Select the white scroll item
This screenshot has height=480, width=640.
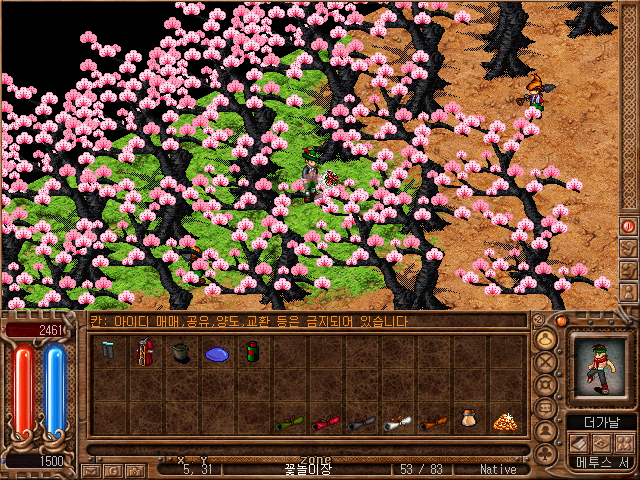398,423
